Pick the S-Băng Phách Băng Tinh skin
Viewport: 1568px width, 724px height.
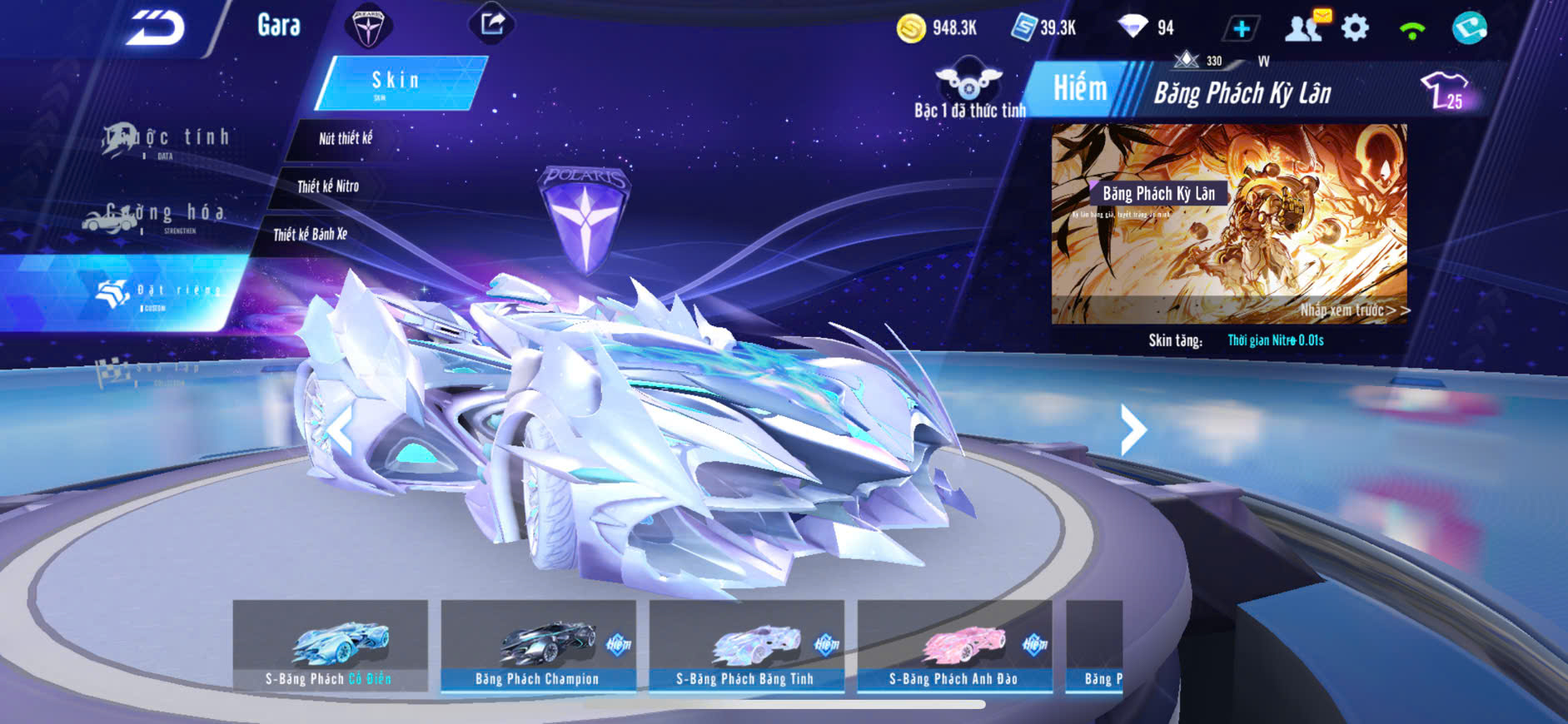tap(746, 647)
